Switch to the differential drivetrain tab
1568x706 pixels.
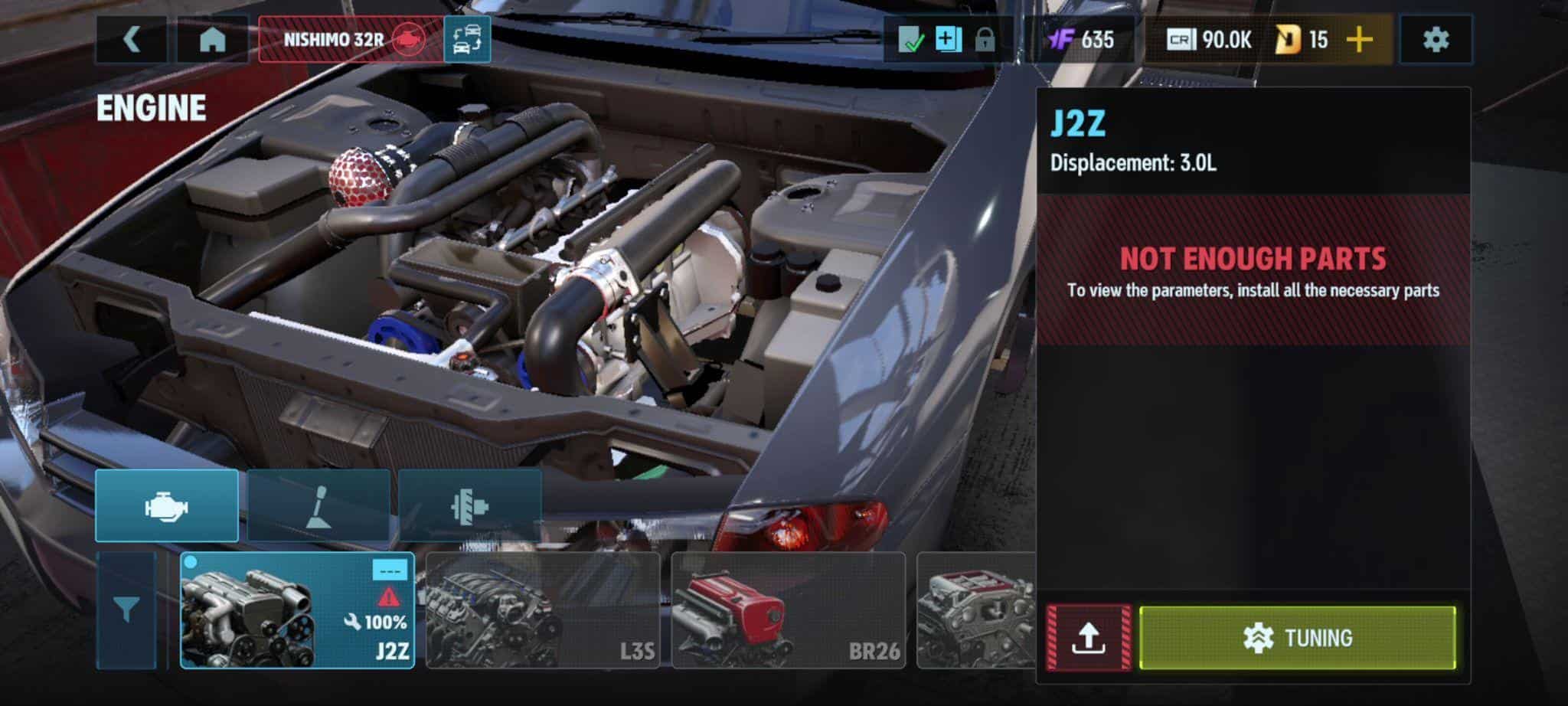pyautogui.click(x=469, y=506)
